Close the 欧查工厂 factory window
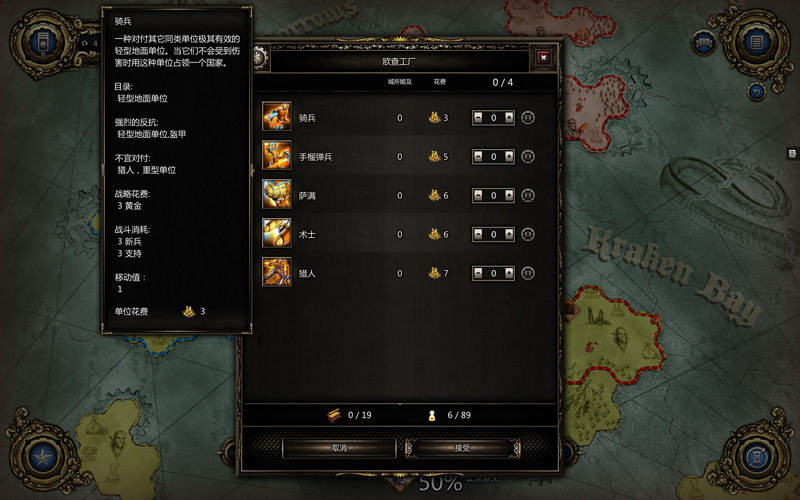The image size is (800, 500). (x=543, y=57)
